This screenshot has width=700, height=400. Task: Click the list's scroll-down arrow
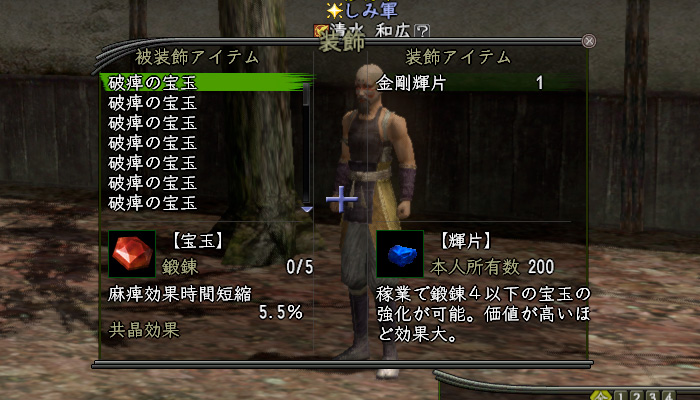(x=307, y=209)
